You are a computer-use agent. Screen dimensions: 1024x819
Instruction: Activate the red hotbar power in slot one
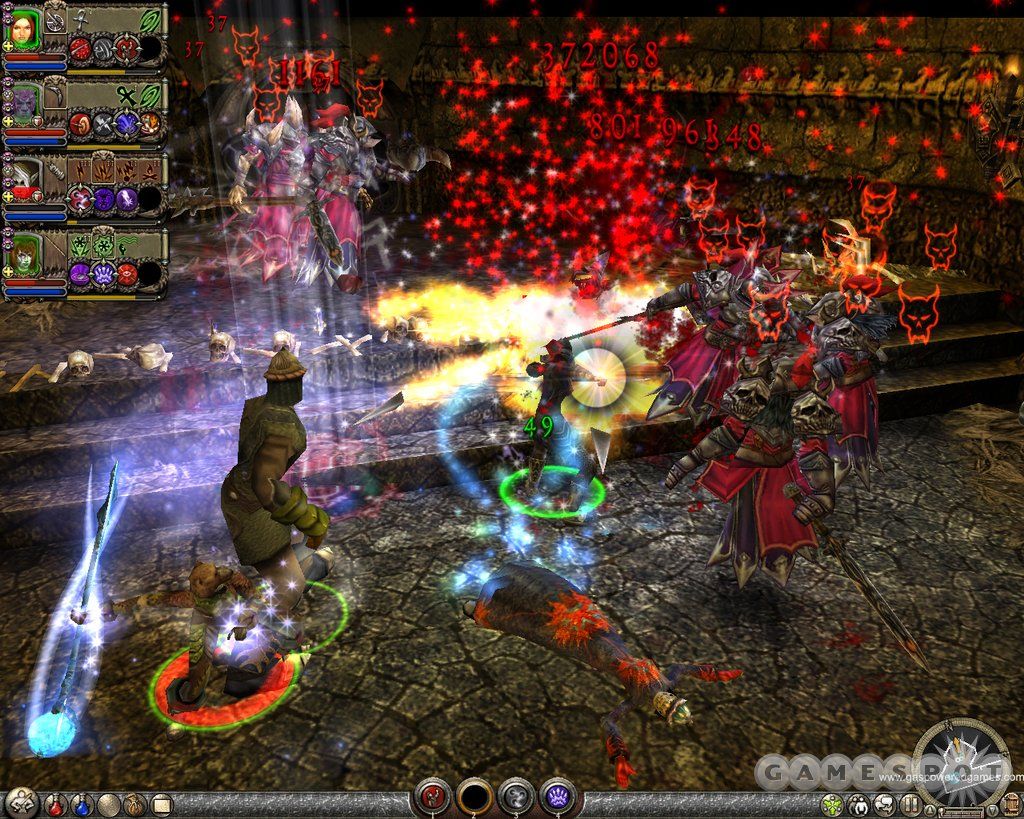[x=434, y=796]
